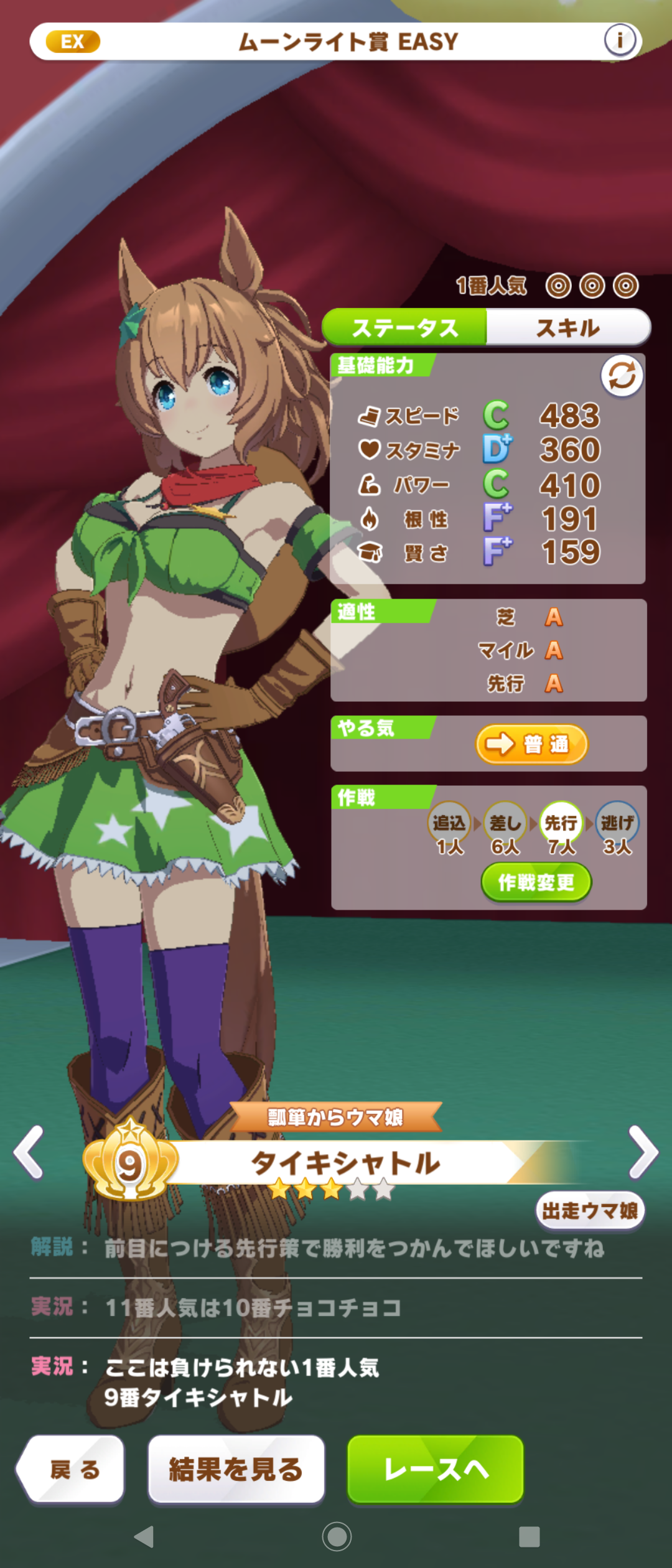672x1568 pixels.
Task: Open the 出走ウマ娘 entrants list
Action: pos(589,1210)
